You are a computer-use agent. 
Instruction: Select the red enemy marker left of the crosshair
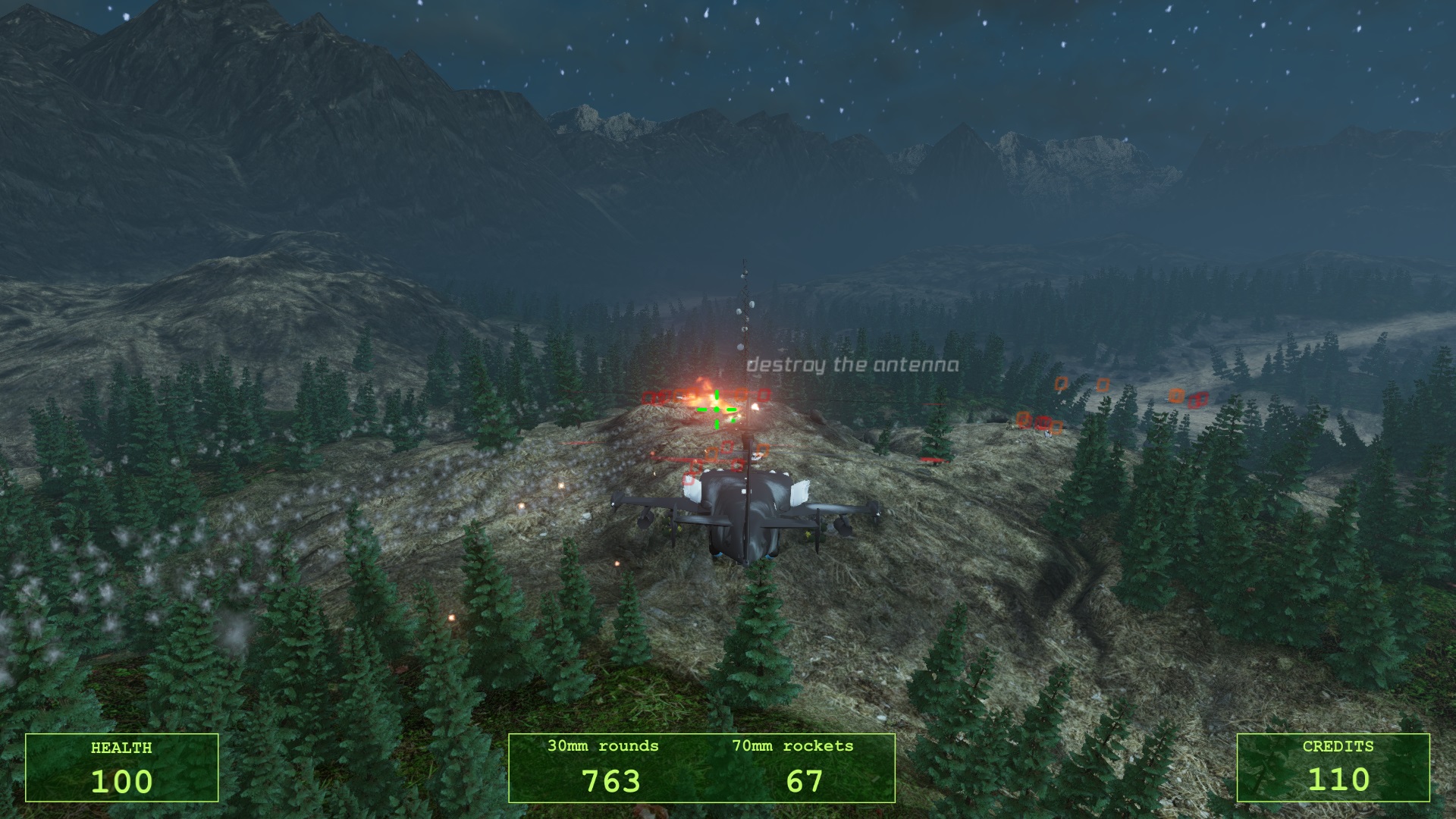(x=660, y=396)
